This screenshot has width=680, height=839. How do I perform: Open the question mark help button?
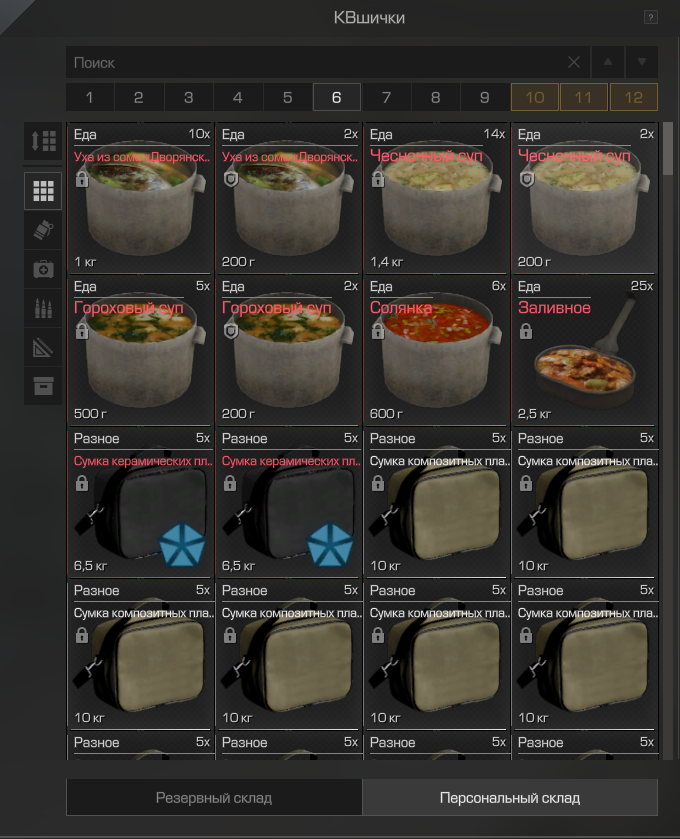(x=651, y=17)
